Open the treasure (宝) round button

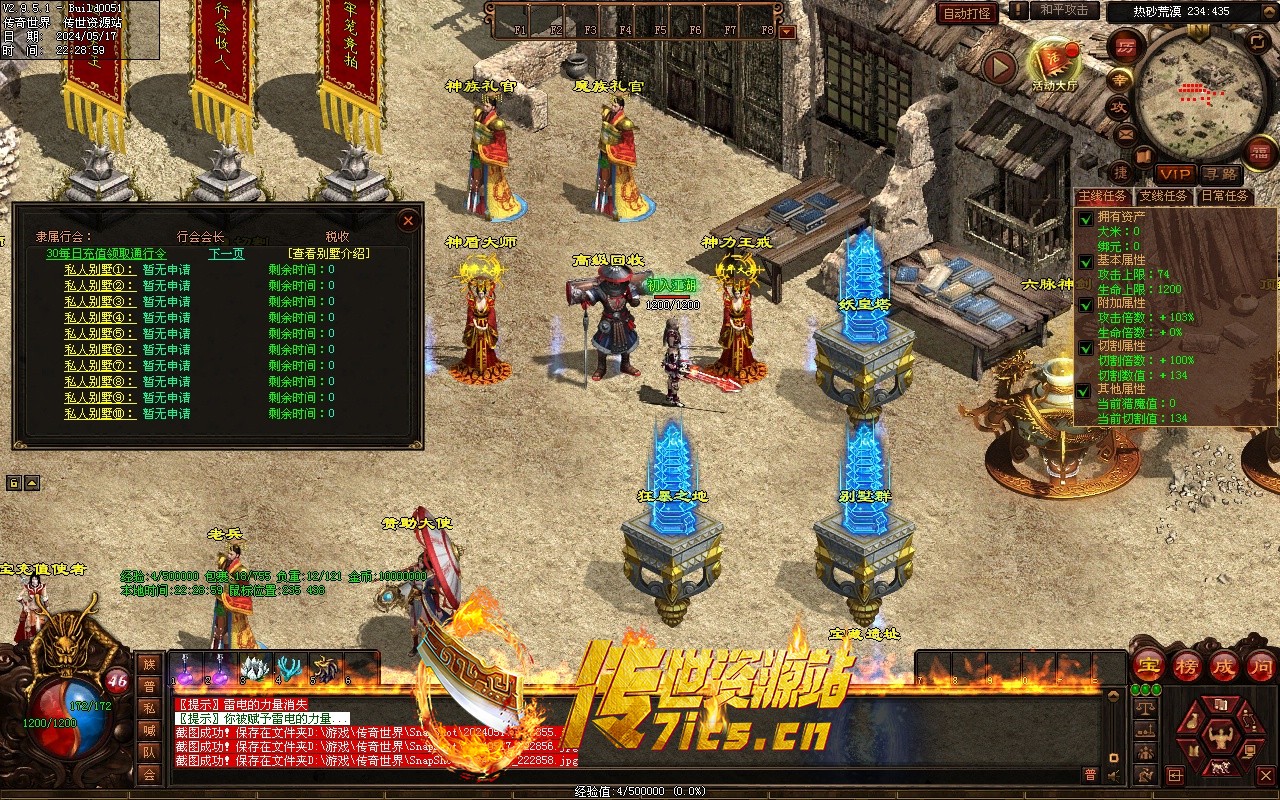1148,664
